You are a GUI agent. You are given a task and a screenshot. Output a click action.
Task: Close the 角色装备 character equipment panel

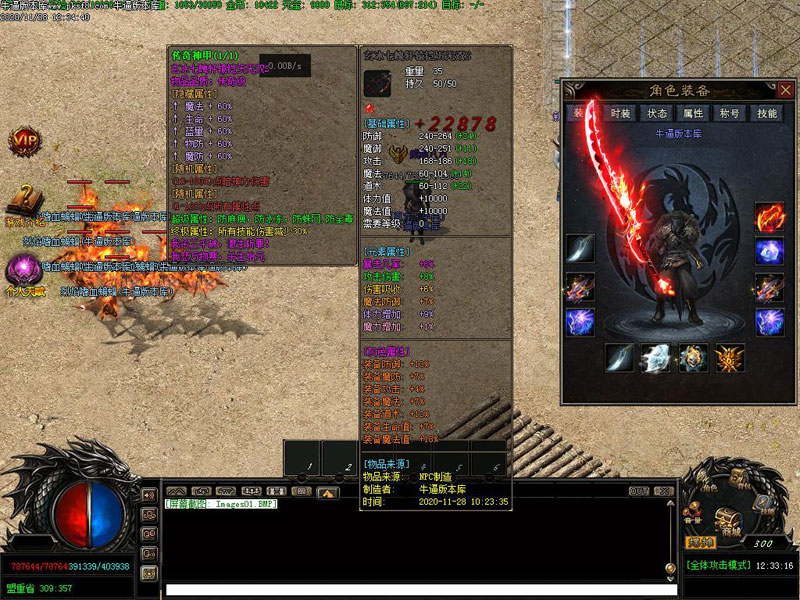coord(785,90)
